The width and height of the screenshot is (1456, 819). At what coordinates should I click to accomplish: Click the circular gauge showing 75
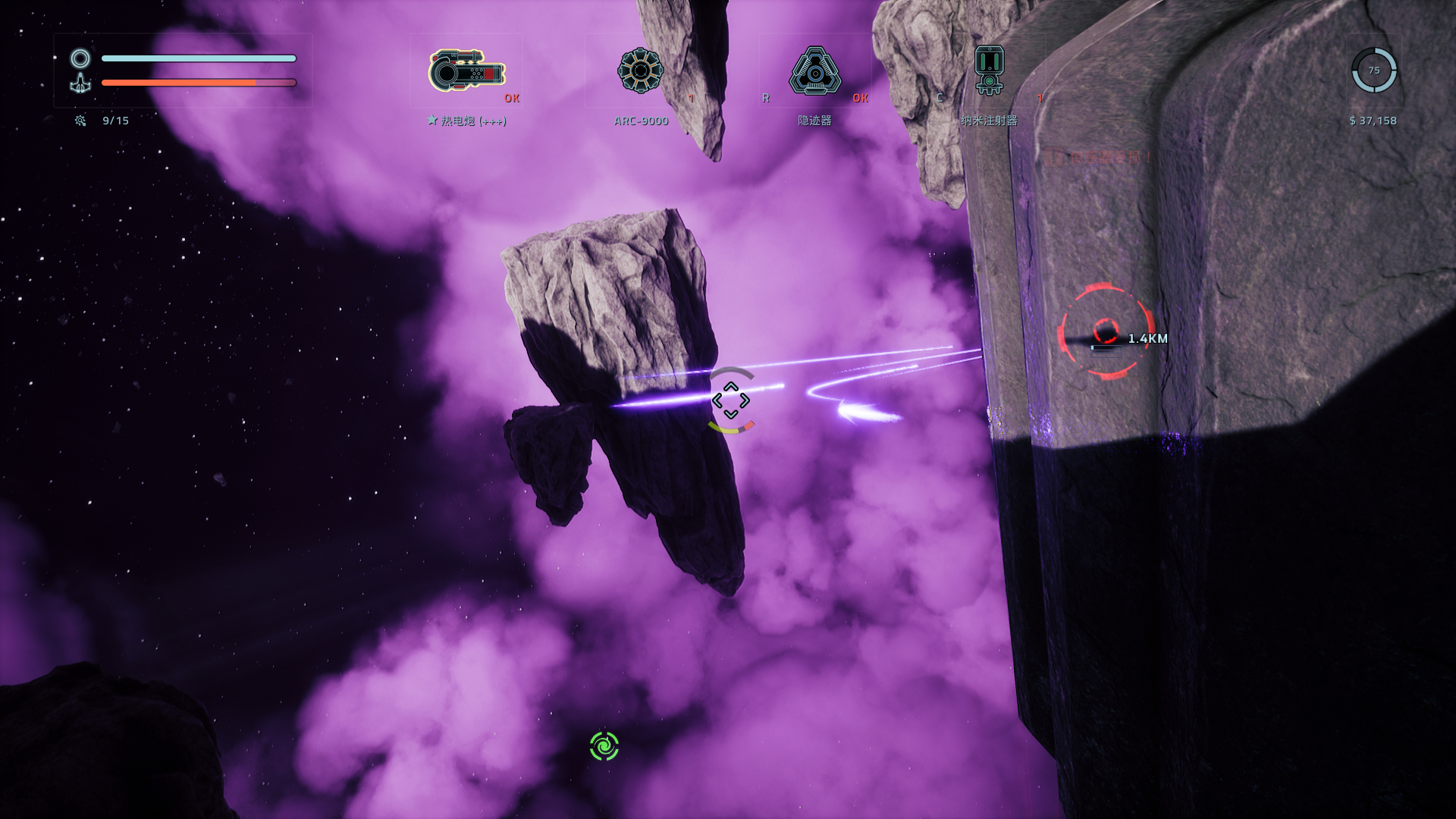(1373, 71)
